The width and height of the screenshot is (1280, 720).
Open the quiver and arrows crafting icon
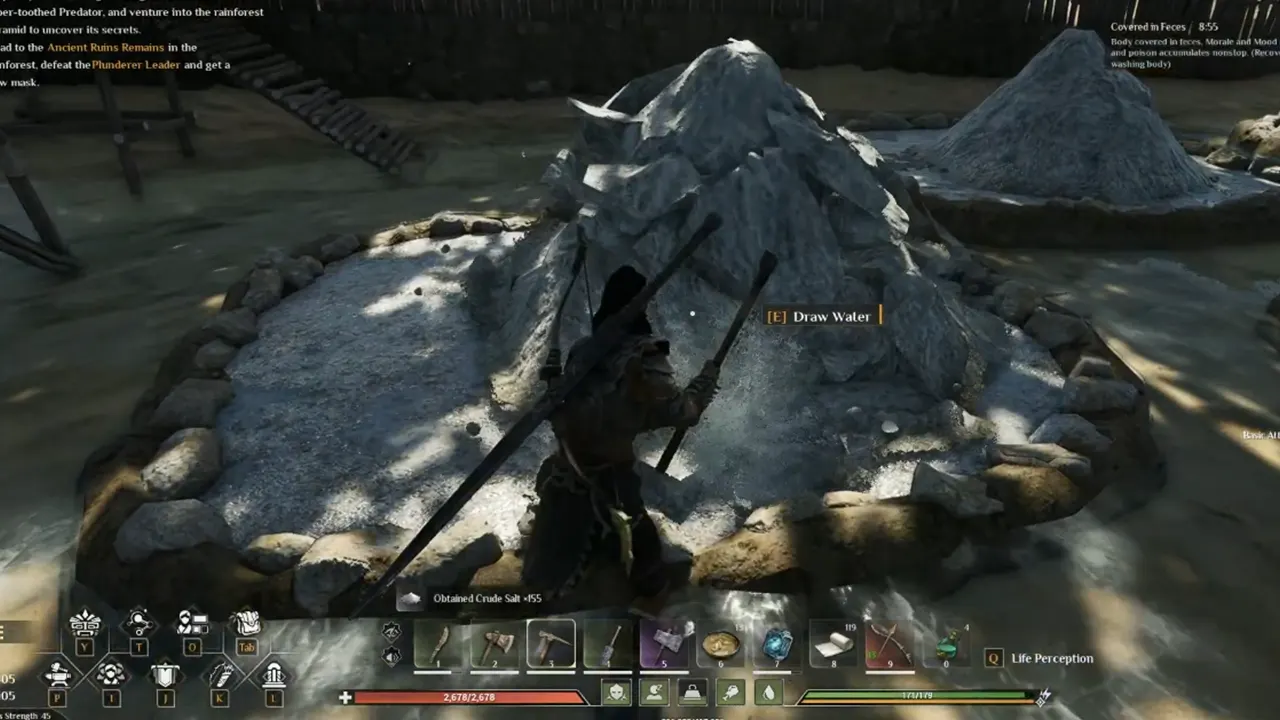[219, 674]
